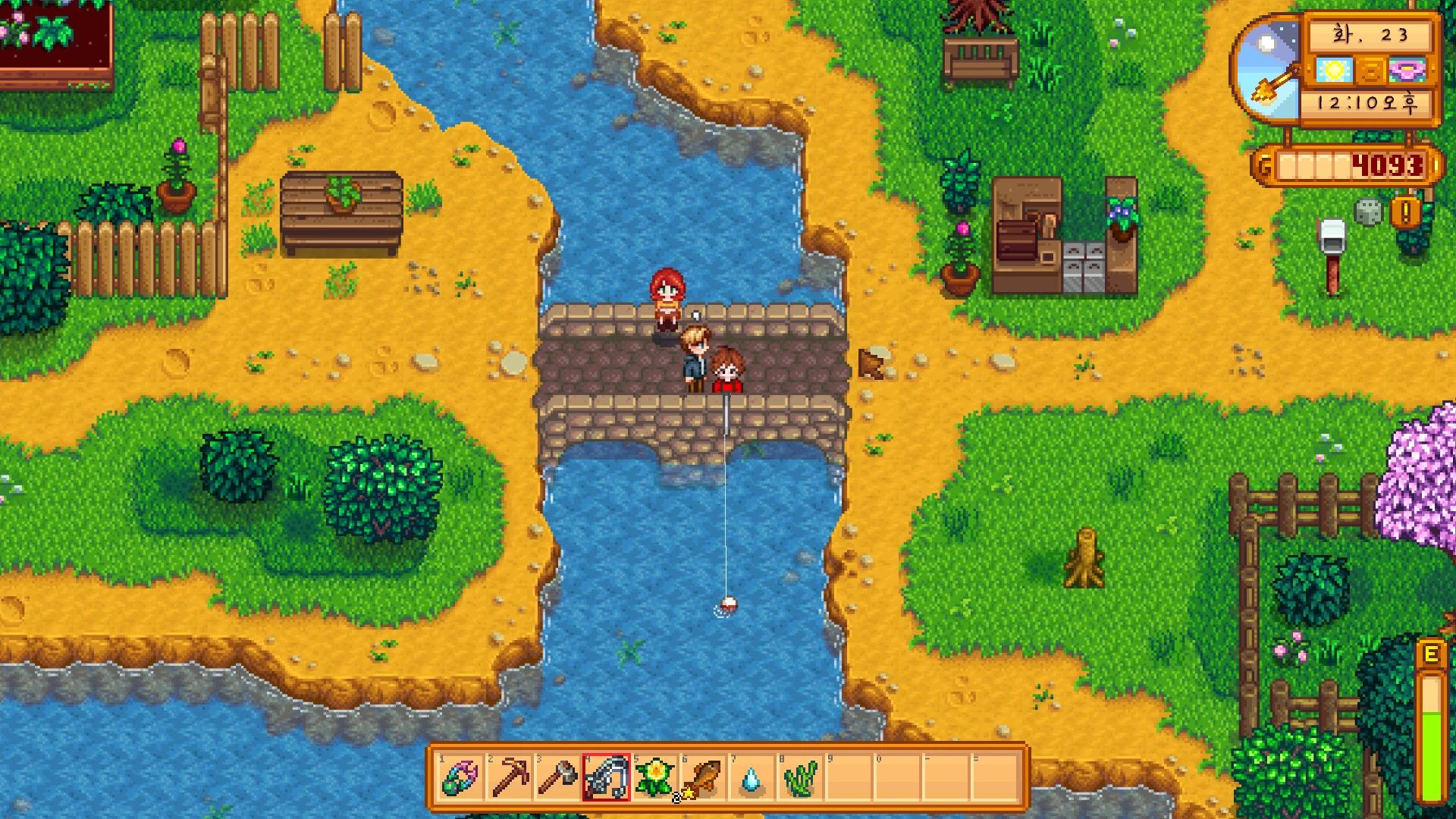Pick the yellow flower in the hotbar
This screenshot has height=819, width=1456.
pos(655,778)
